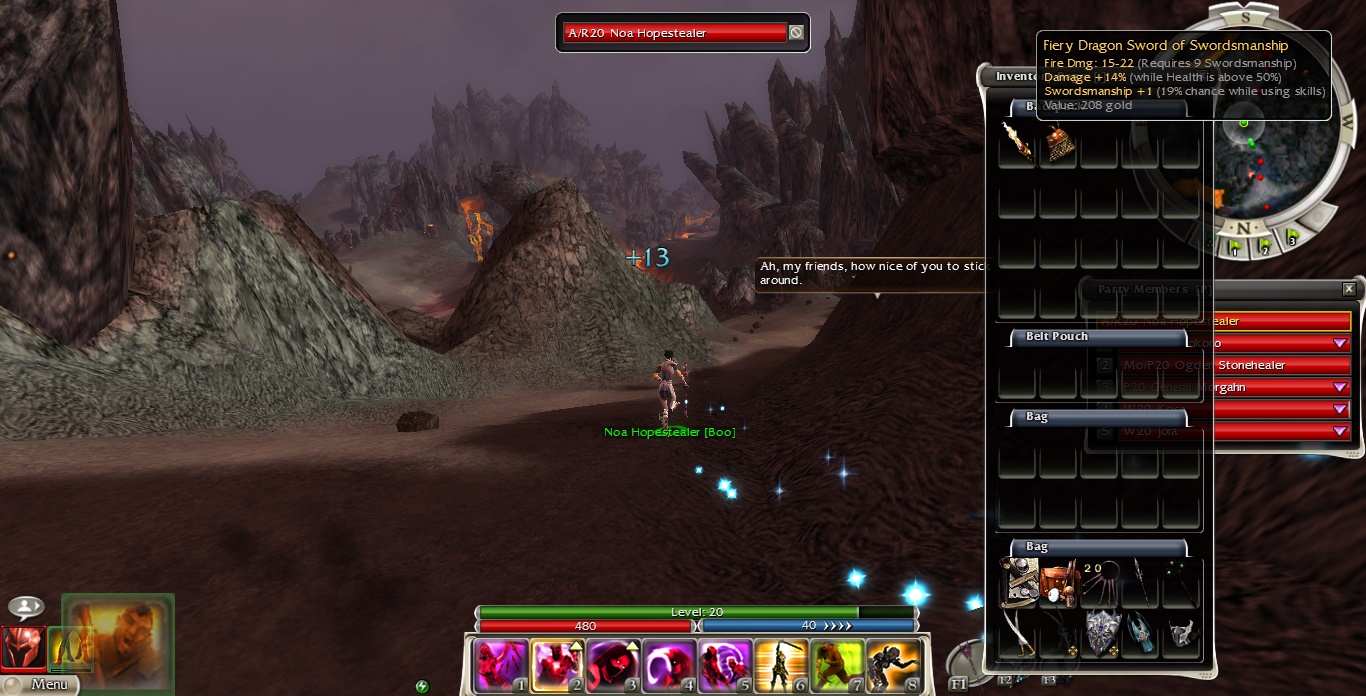This screenshot has width=1366, height=696.
Task: Select the silver mask item in the bag
Action: click(x=1182, y=633)
